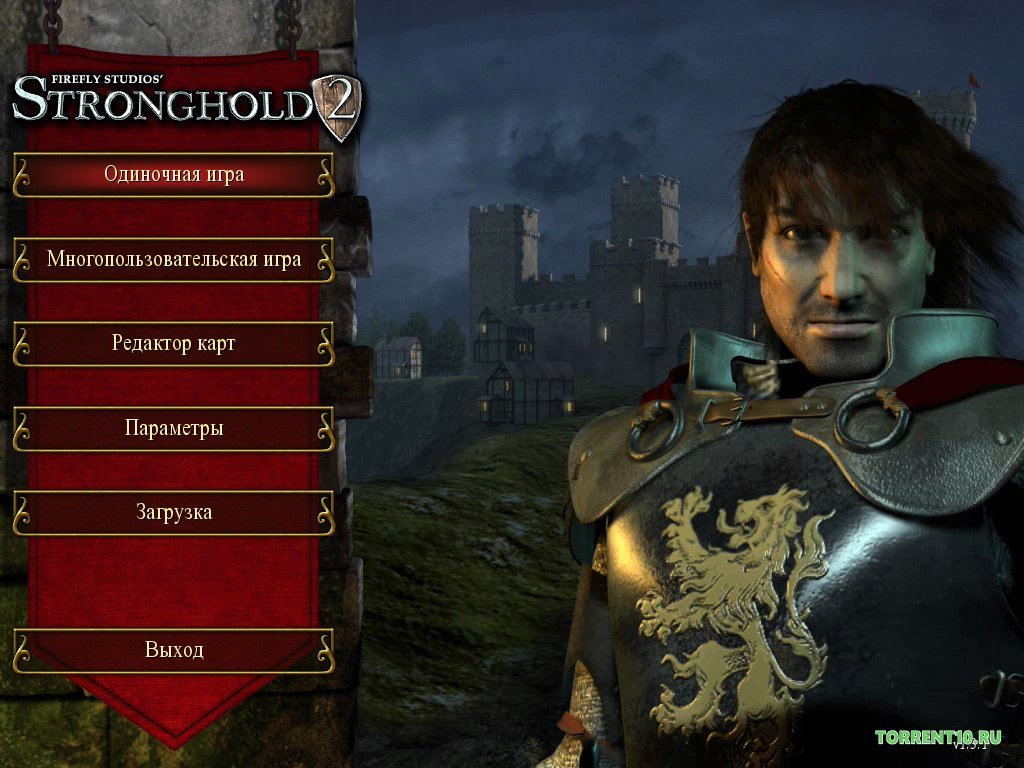1024x768 pixels.
Task: Choose the Загрузка load game entry
Action: tap(174, 513)
